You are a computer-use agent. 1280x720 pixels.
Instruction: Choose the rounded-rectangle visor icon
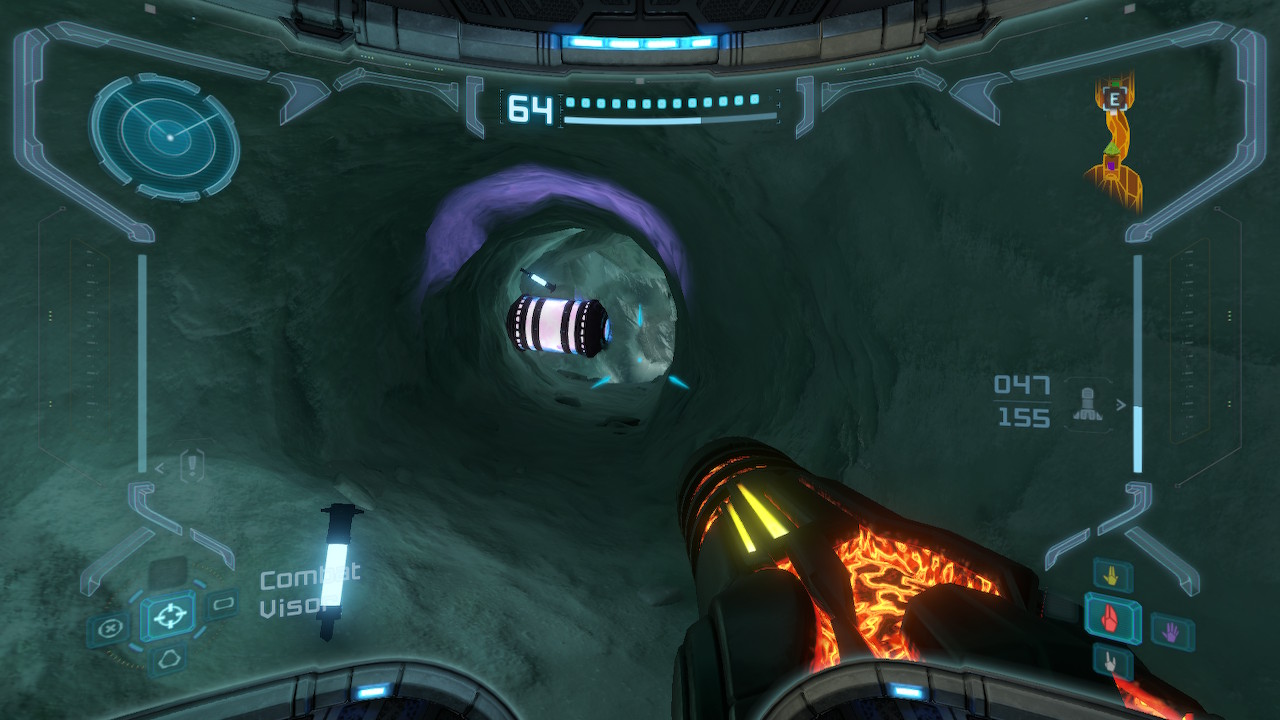[x=222, y=603]
